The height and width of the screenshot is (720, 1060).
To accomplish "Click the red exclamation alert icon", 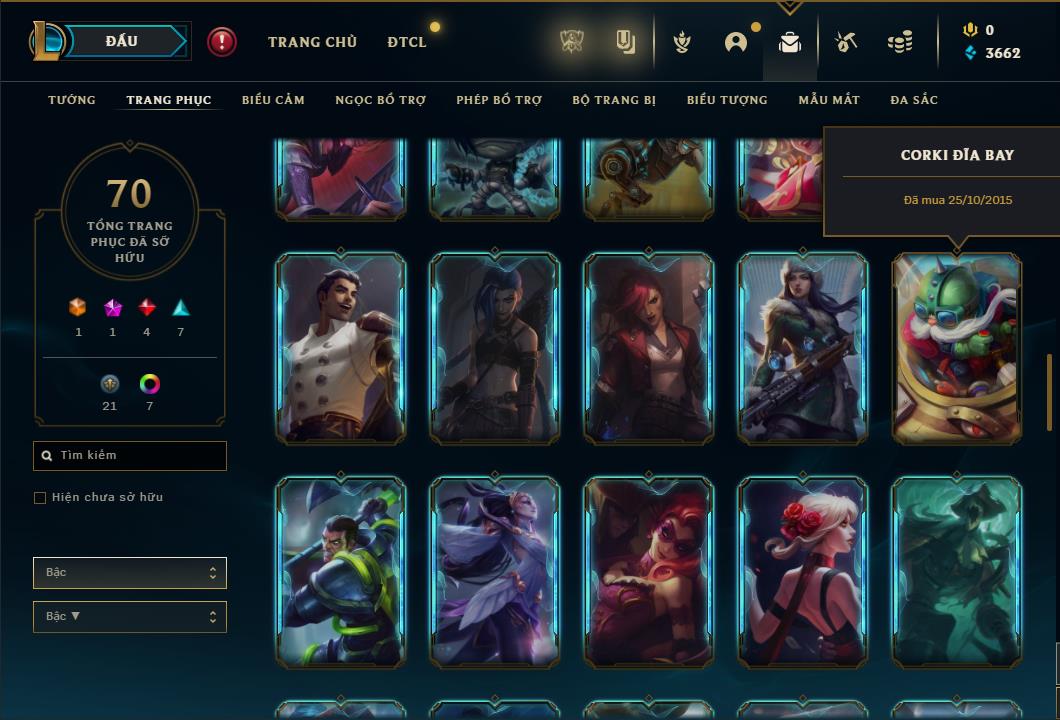I will (x=222, y=42).
